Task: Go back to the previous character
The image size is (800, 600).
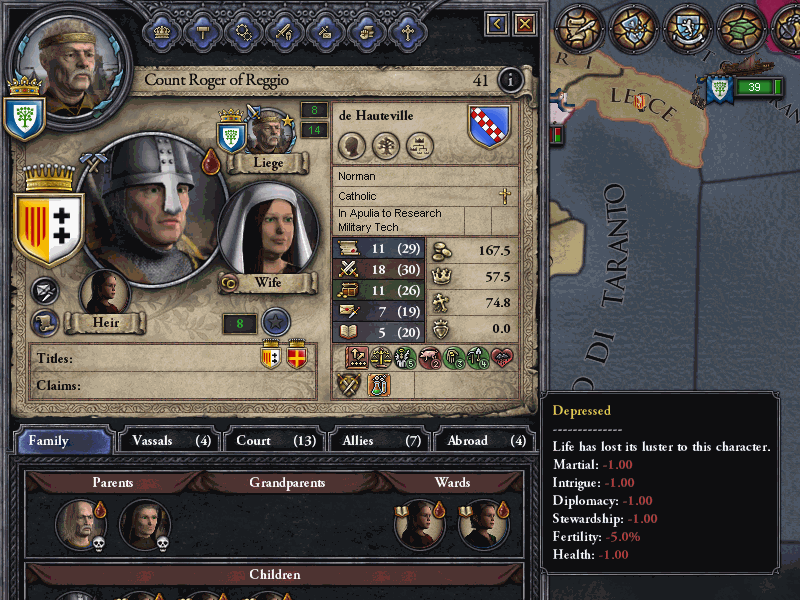Action: click(x=497, y=23)
